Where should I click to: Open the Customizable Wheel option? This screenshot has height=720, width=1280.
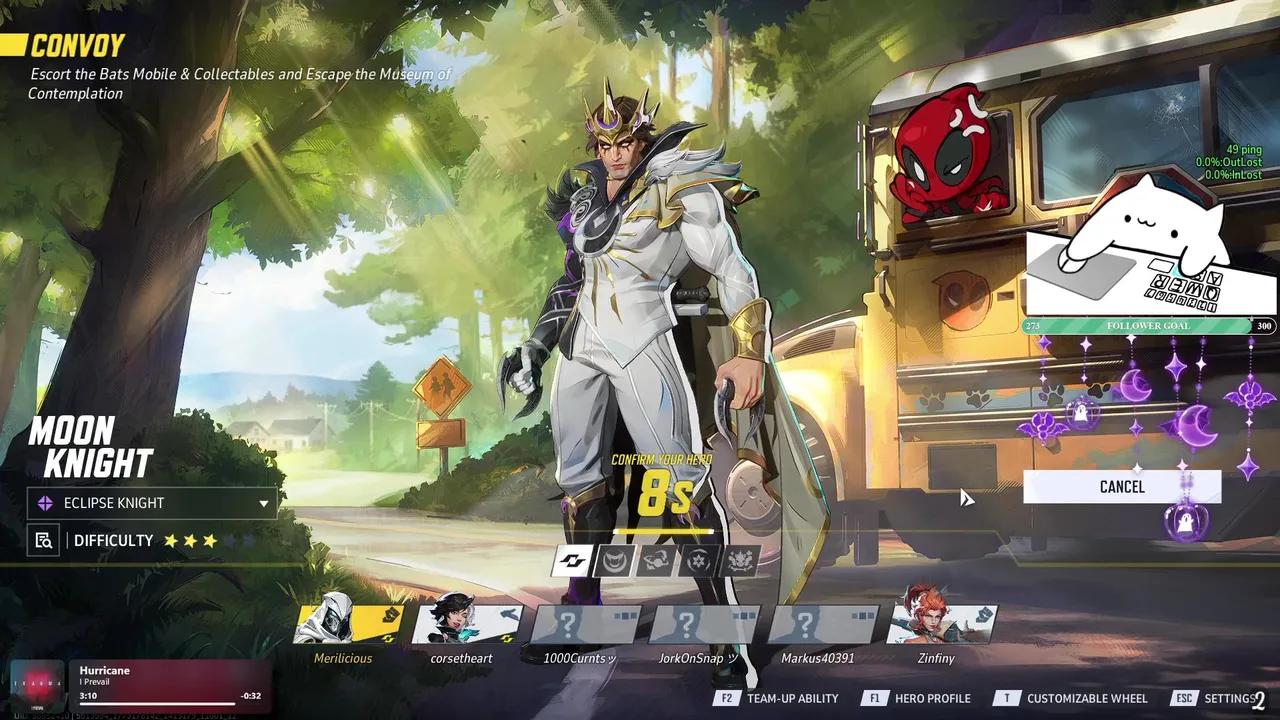pos(1008,698)
